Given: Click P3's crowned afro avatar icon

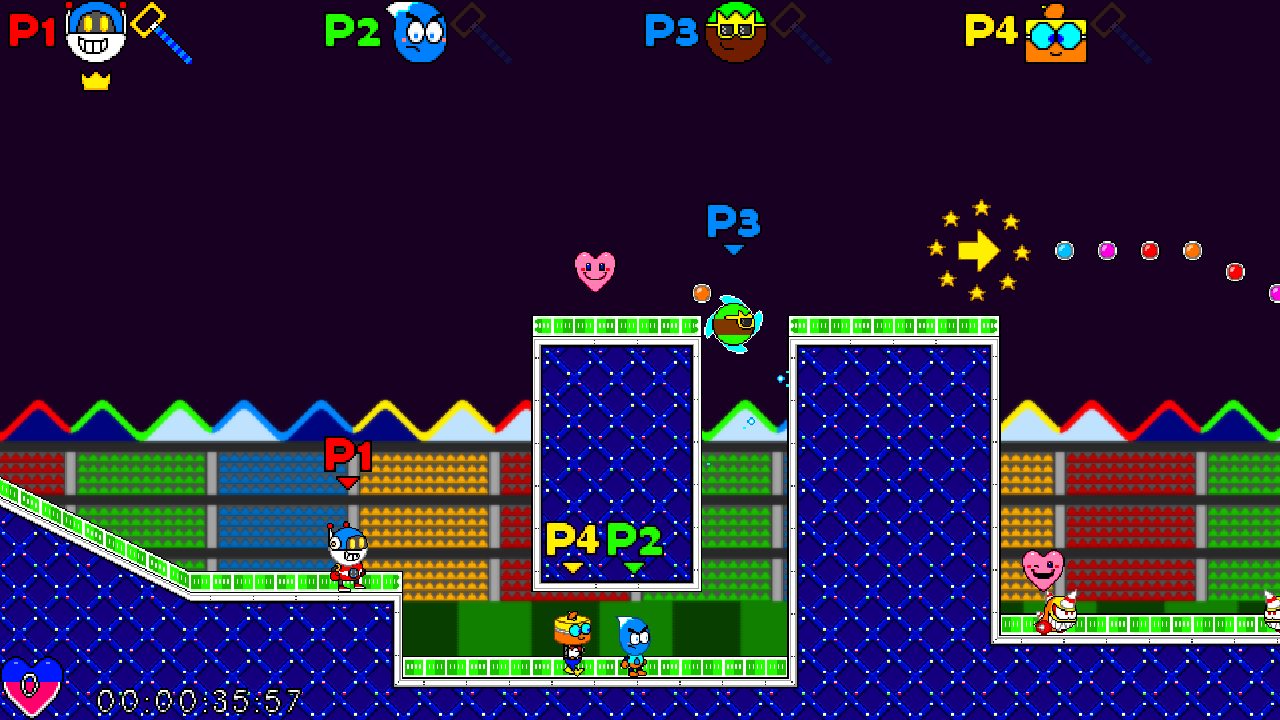Looking at the screenshot, I should click(x=737, y=32).
